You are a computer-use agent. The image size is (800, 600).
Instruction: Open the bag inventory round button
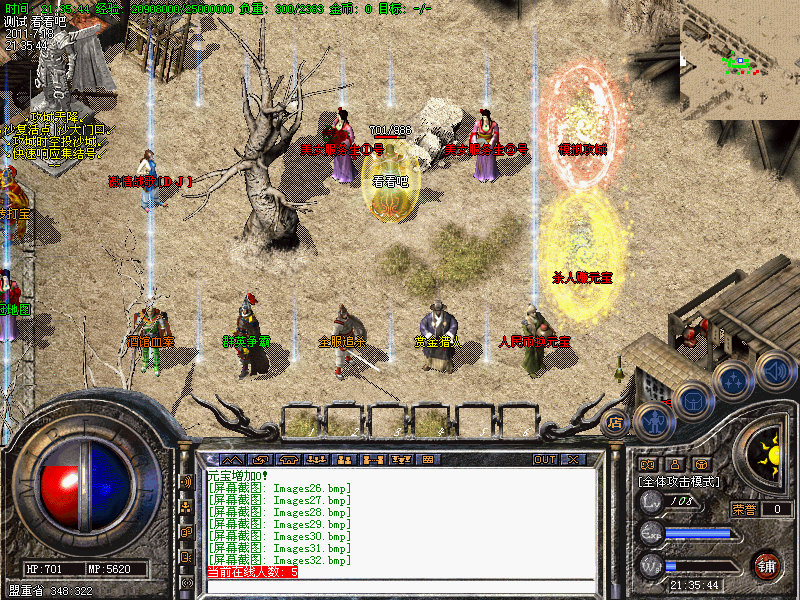click(x=693, y=401)
